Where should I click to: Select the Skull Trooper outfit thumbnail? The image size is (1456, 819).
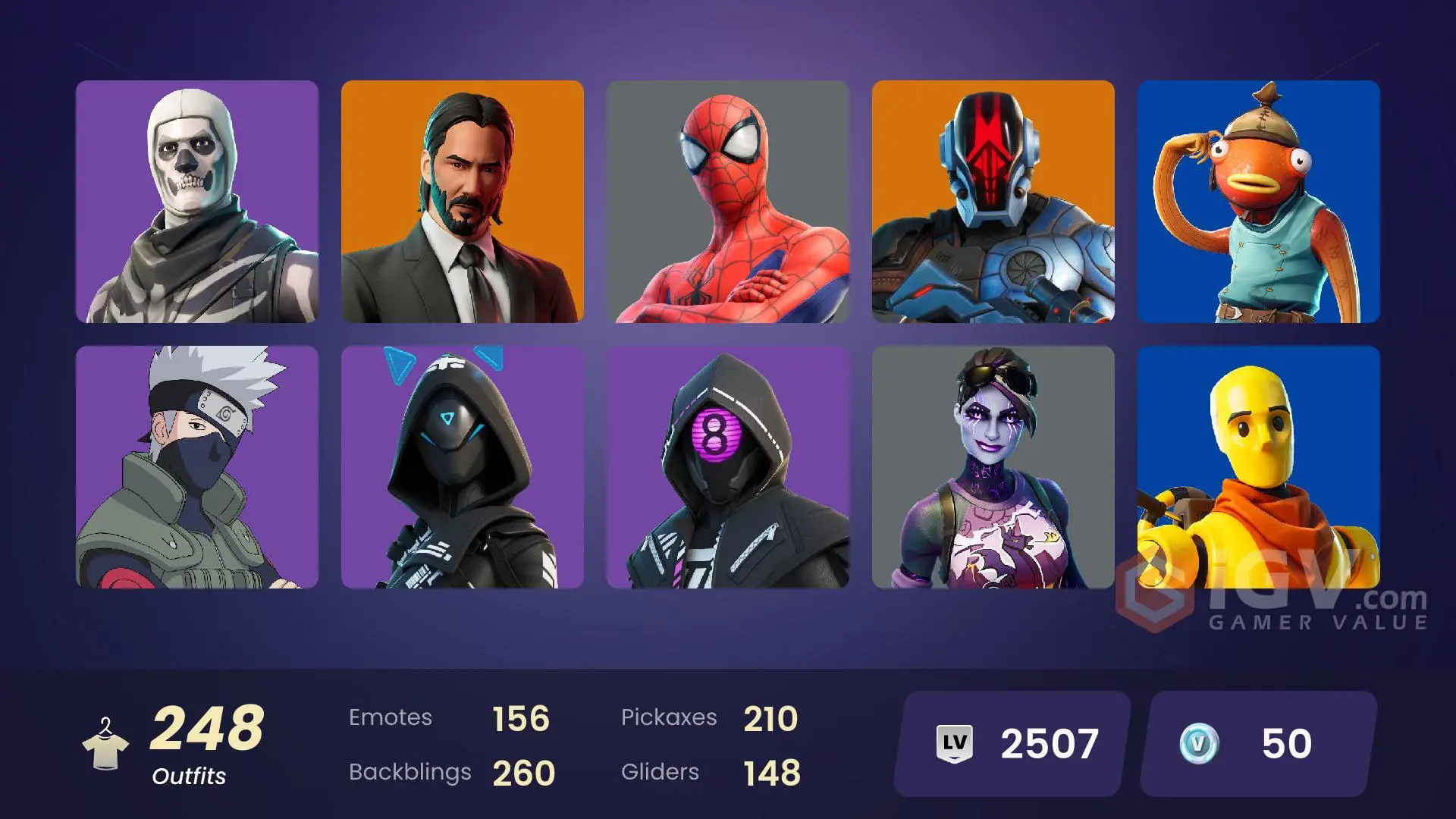click(197, 205)
